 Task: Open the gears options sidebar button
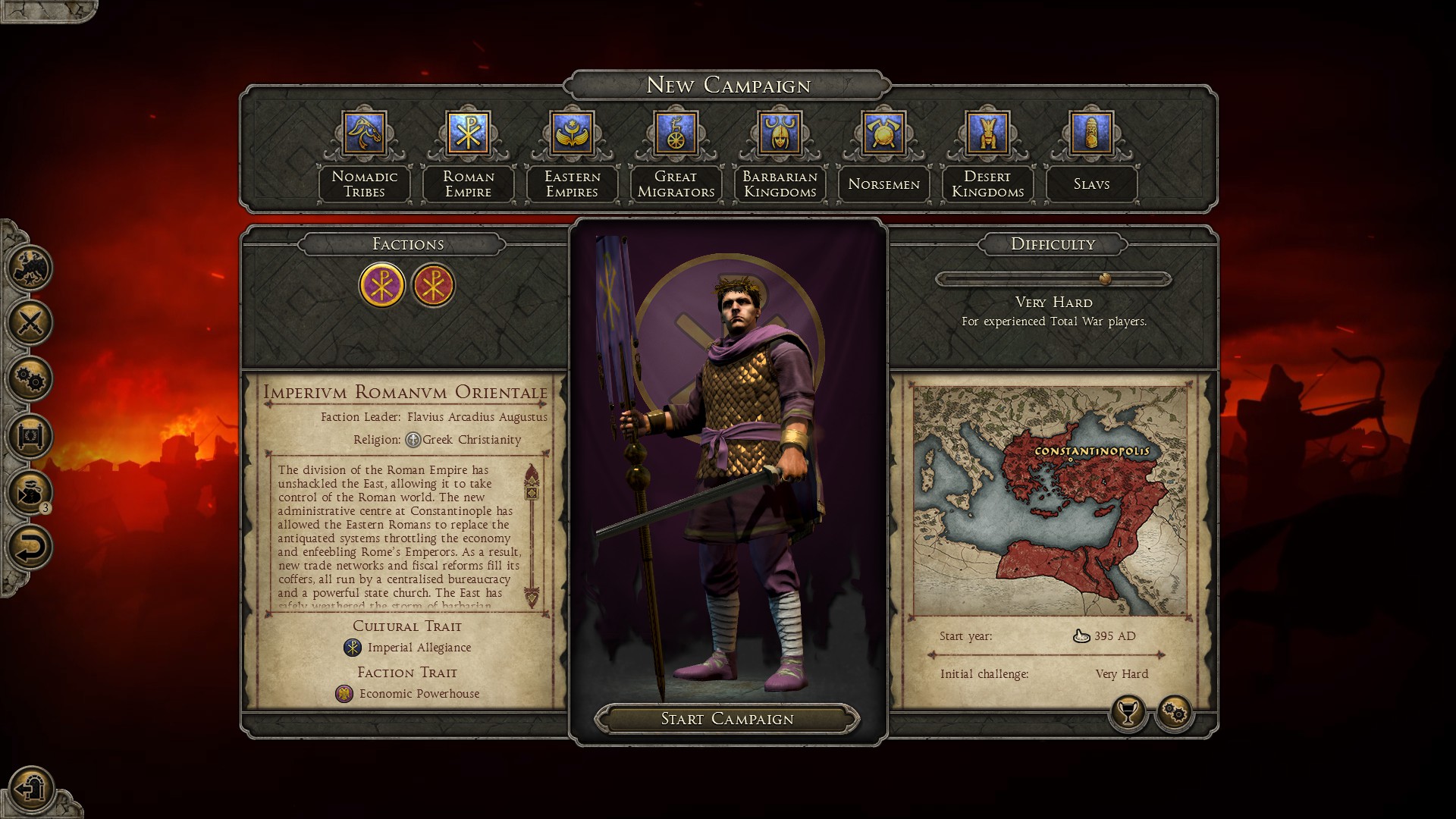pyautogui.click(x=30, y=379)
